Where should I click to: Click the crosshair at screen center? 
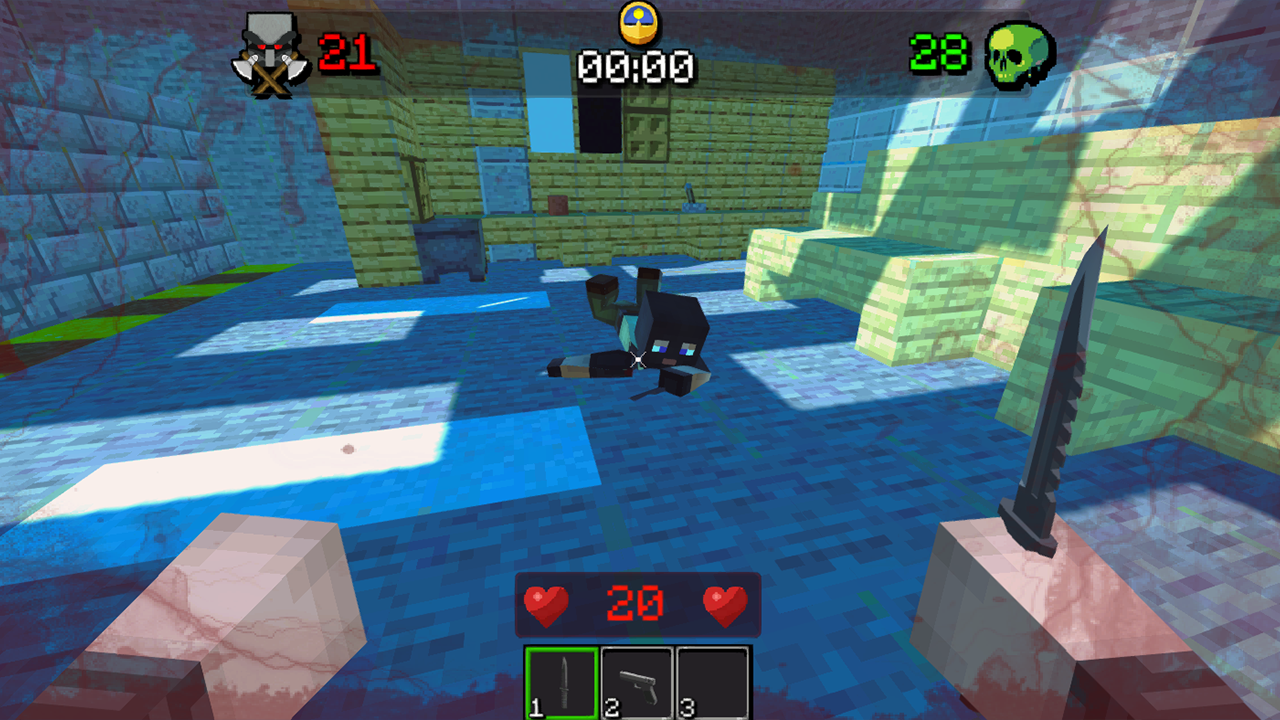(x=639, y=358)
